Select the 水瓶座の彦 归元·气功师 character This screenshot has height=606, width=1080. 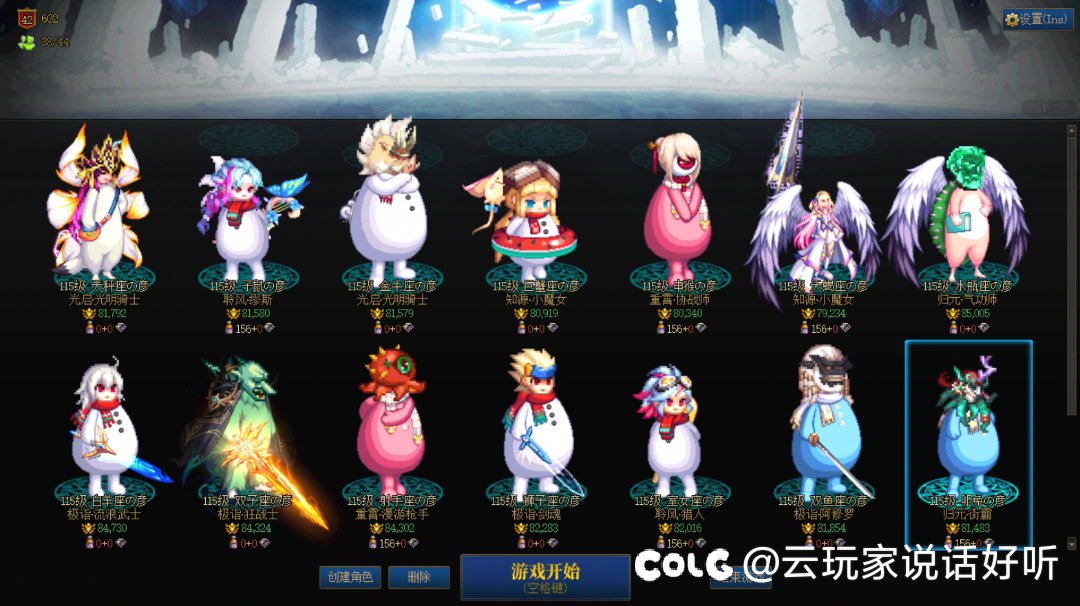958,215
